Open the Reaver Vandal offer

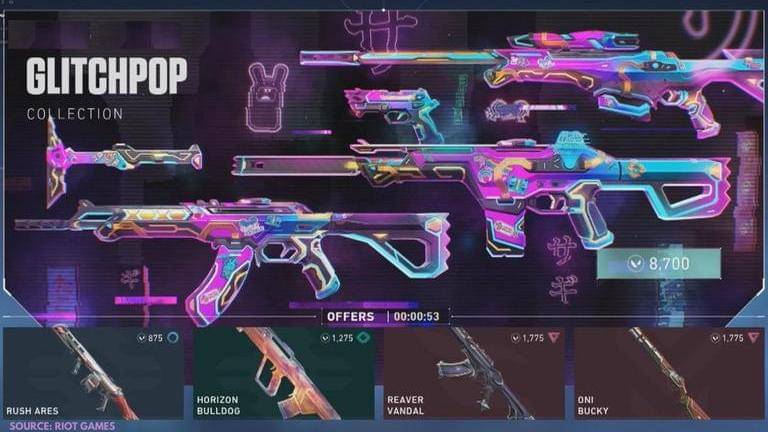coord(473,373)
